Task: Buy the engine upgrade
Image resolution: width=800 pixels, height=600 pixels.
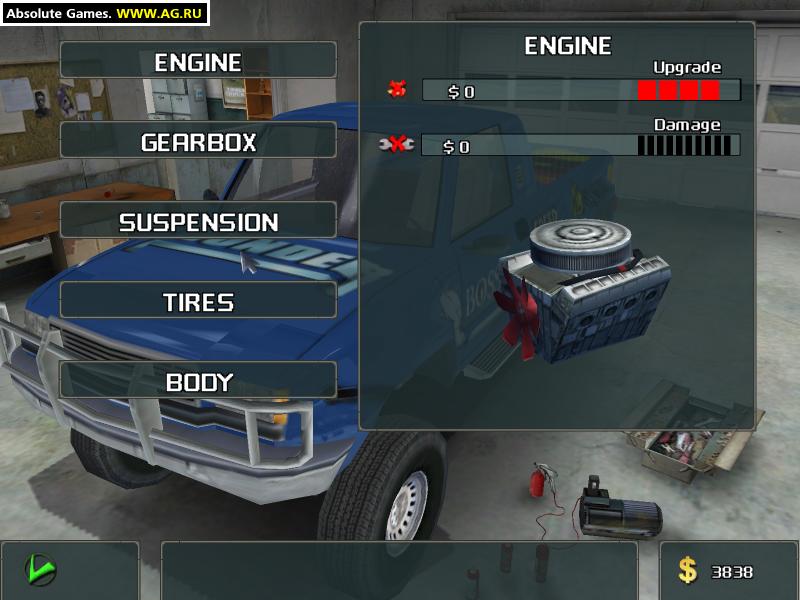Action: pyautogui.click(x=397, y=90)
